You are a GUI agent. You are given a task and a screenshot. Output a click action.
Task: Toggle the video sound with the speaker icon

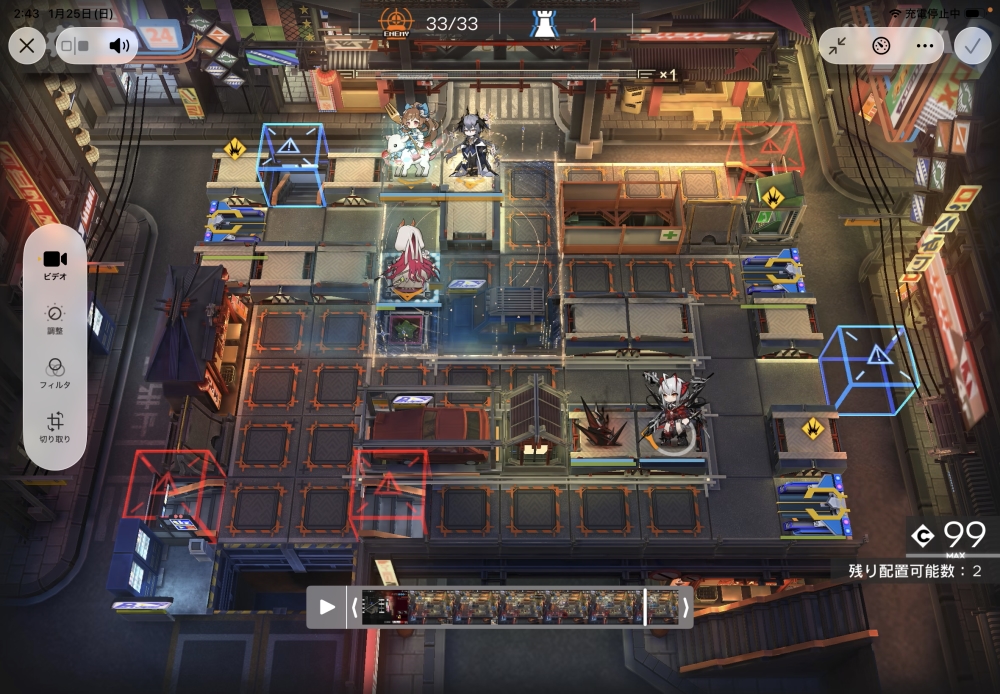pos(119,45)
